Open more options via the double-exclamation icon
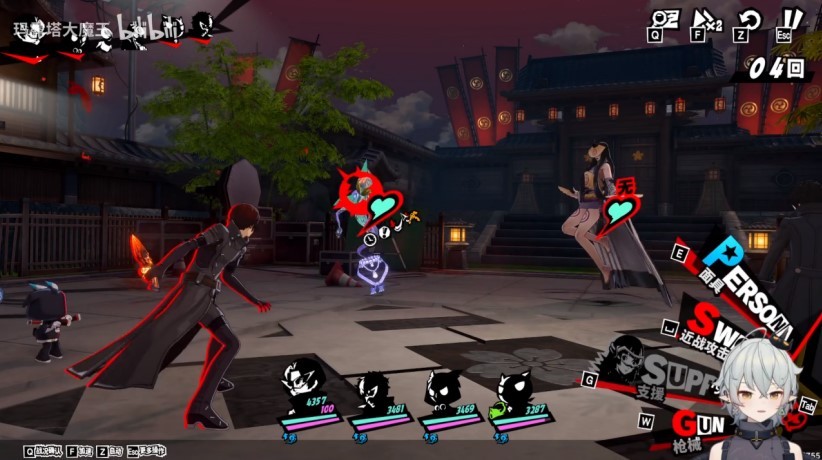 point(791,18)
